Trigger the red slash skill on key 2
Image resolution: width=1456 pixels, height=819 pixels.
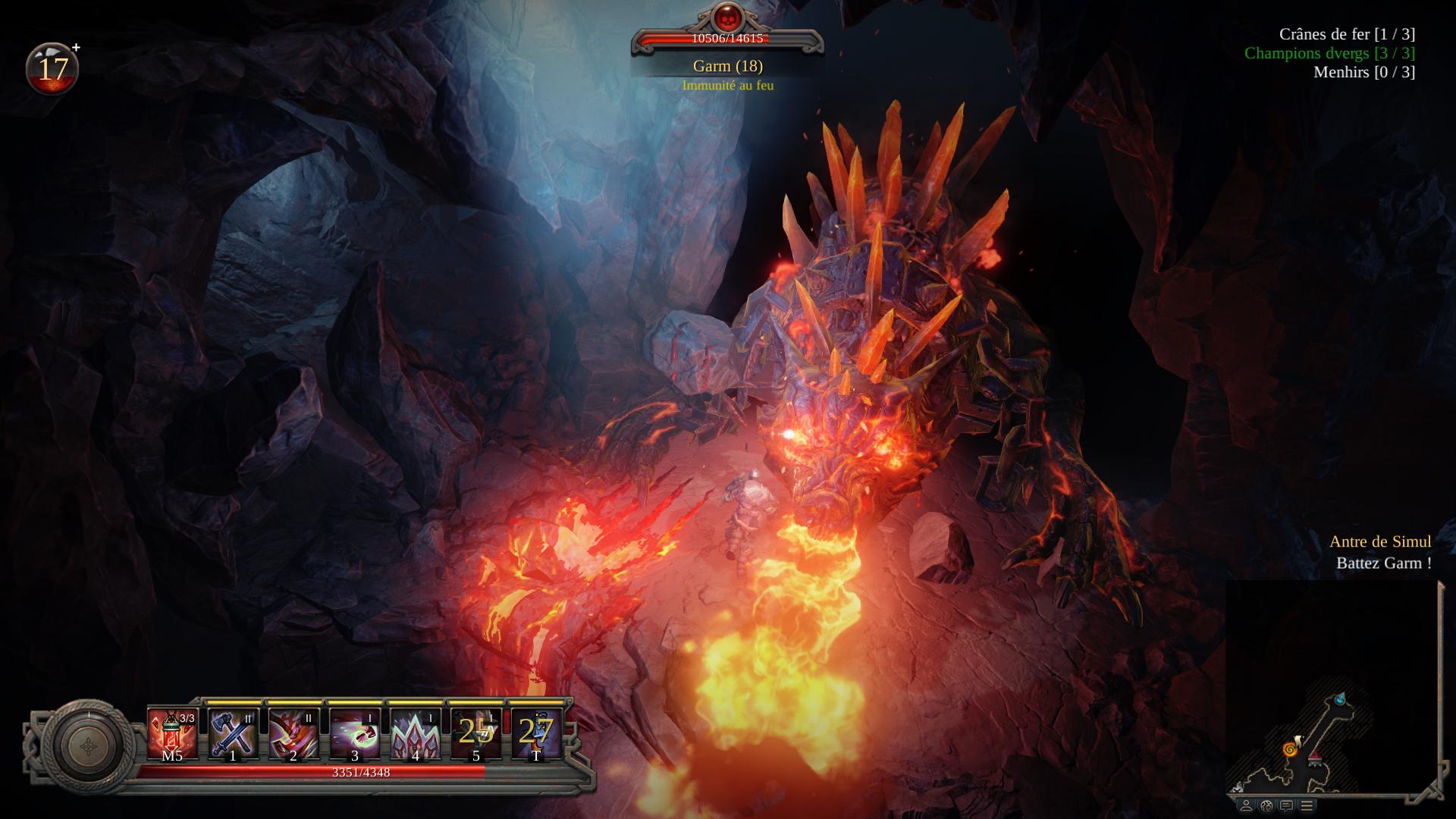pyautogui.click(x=293, y=733)
